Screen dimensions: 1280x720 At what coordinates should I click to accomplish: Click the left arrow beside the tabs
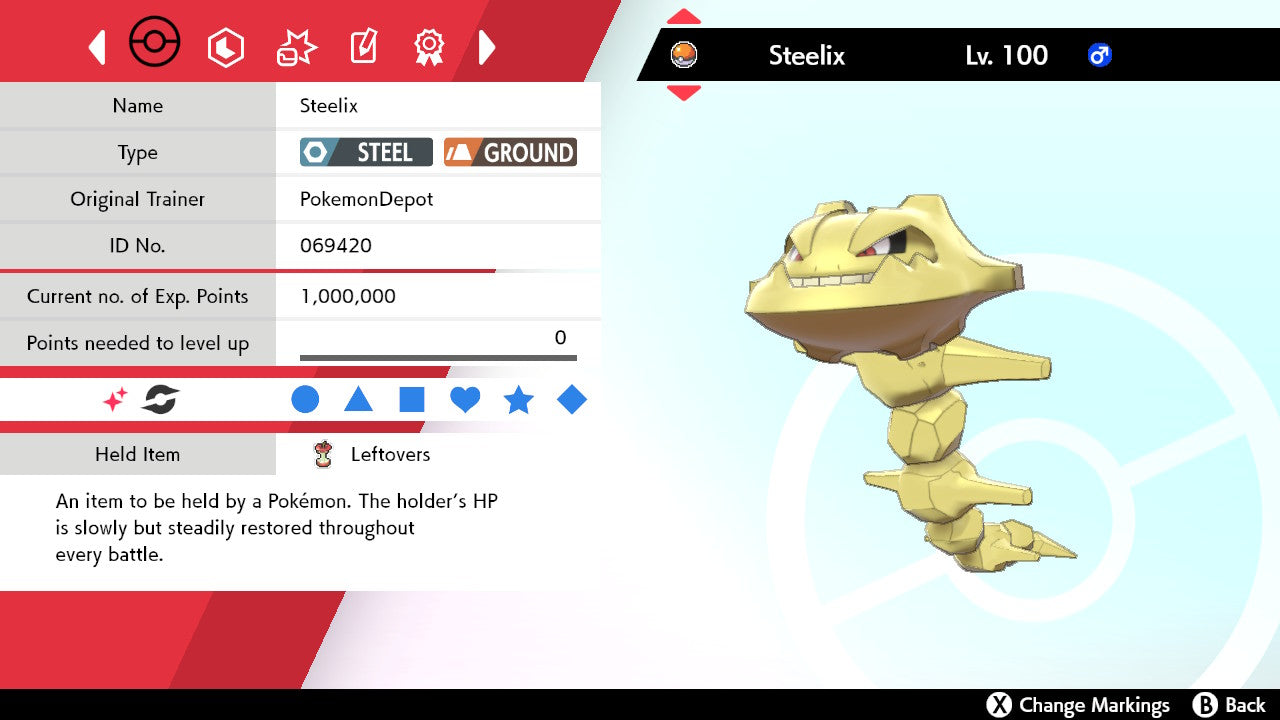(x=97, y=47)
